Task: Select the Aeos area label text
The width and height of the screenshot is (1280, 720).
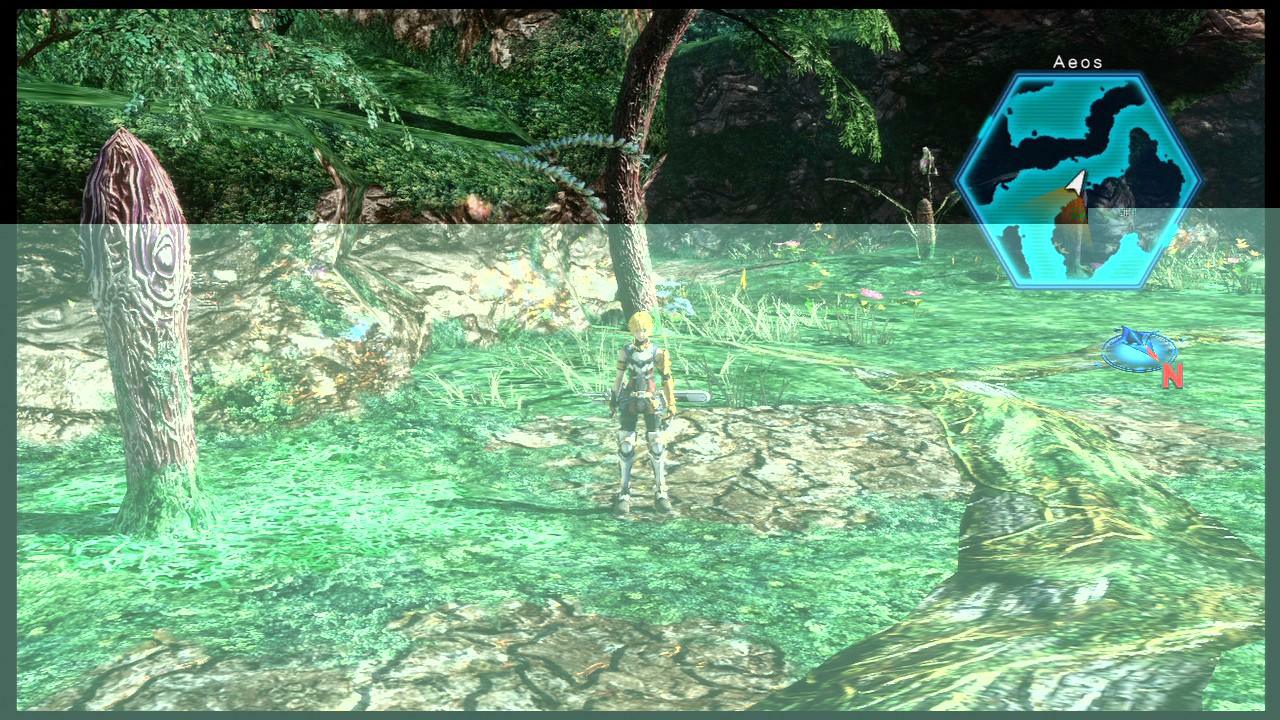Action: (1076, 62)
